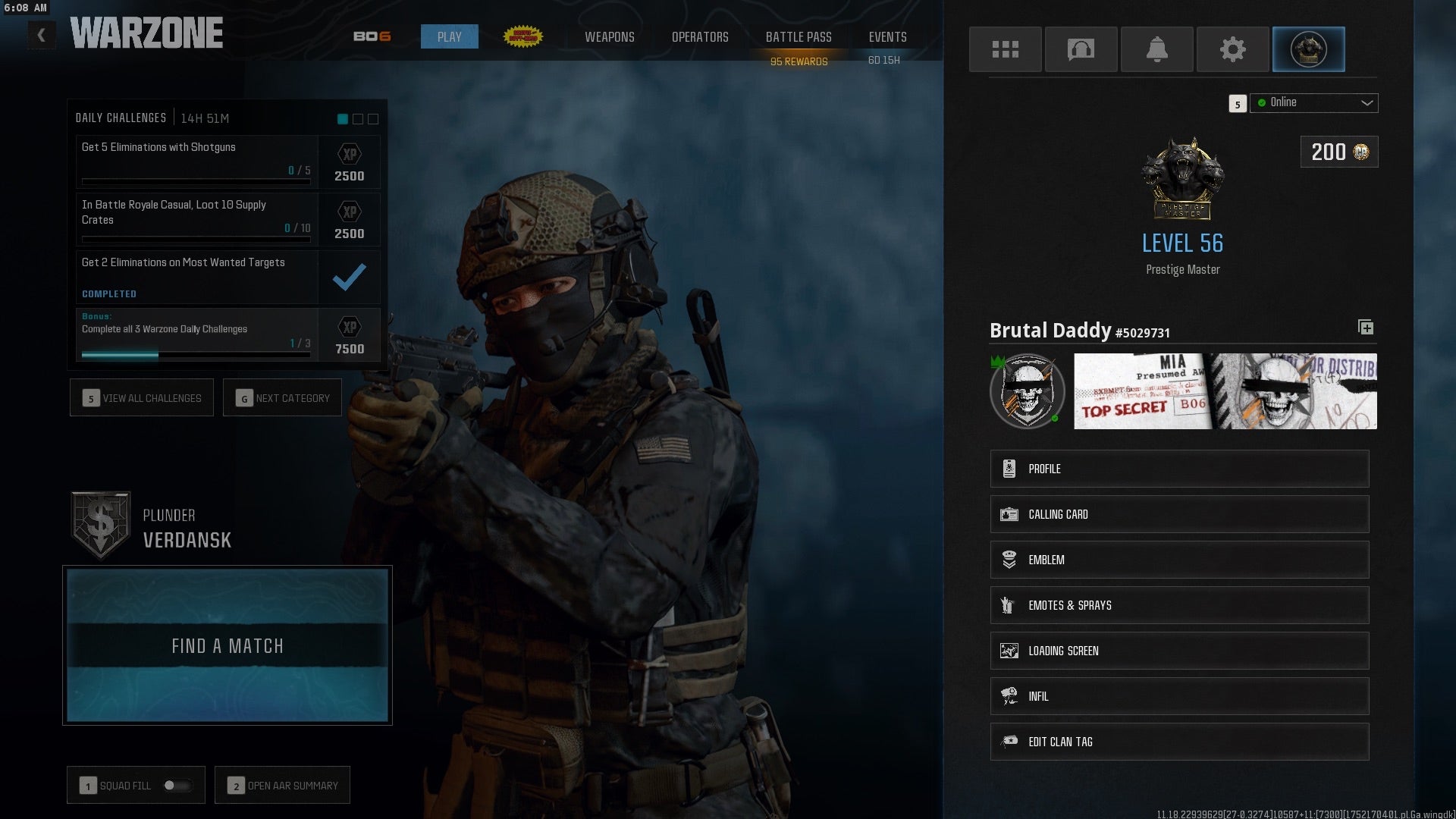Toggle the Squad Fill switch
The height and width of the screenshot is (819, 1456).
tap(177, 786)
